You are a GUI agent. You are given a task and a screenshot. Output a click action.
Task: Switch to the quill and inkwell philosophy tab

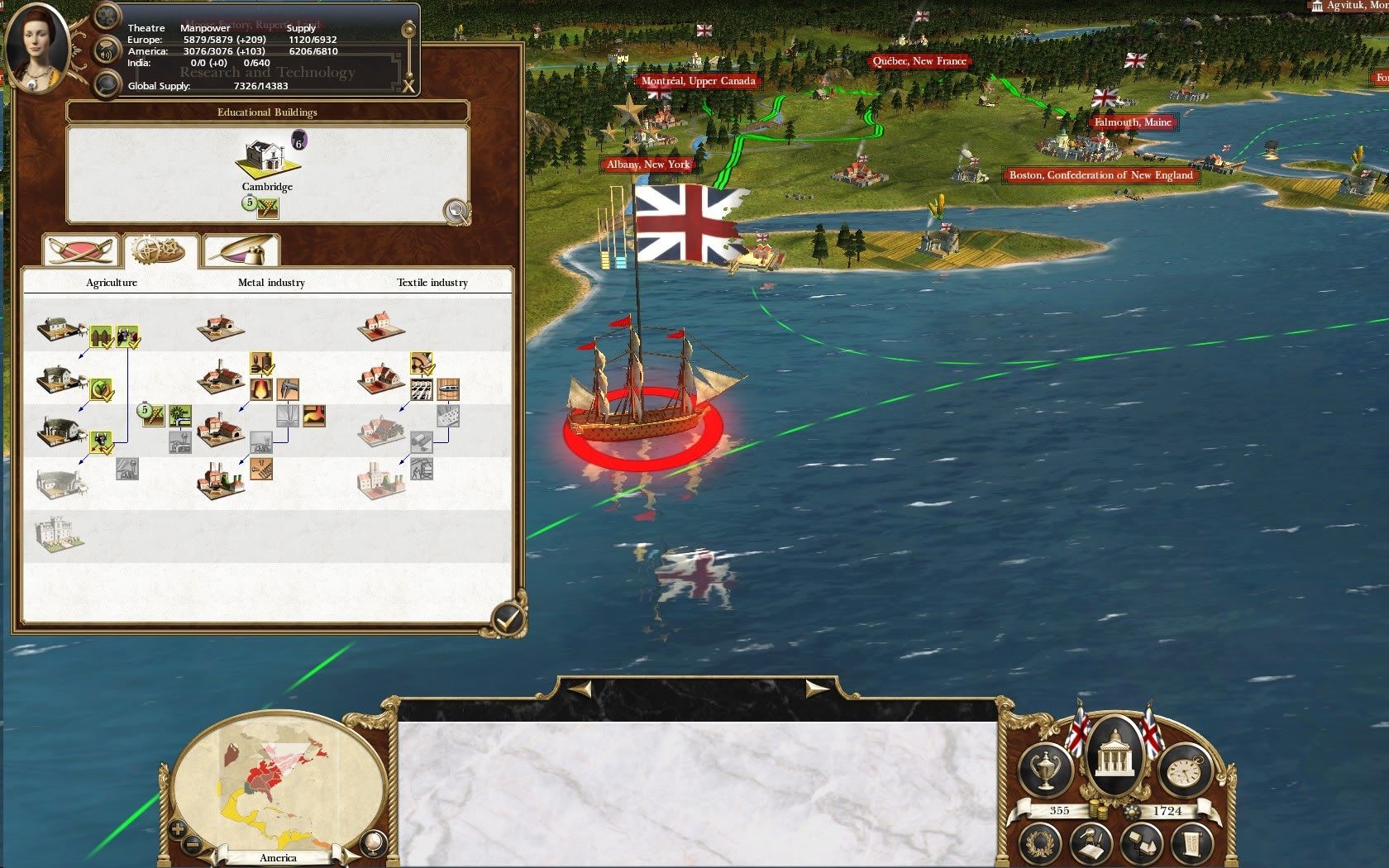(x=241, y=249)
